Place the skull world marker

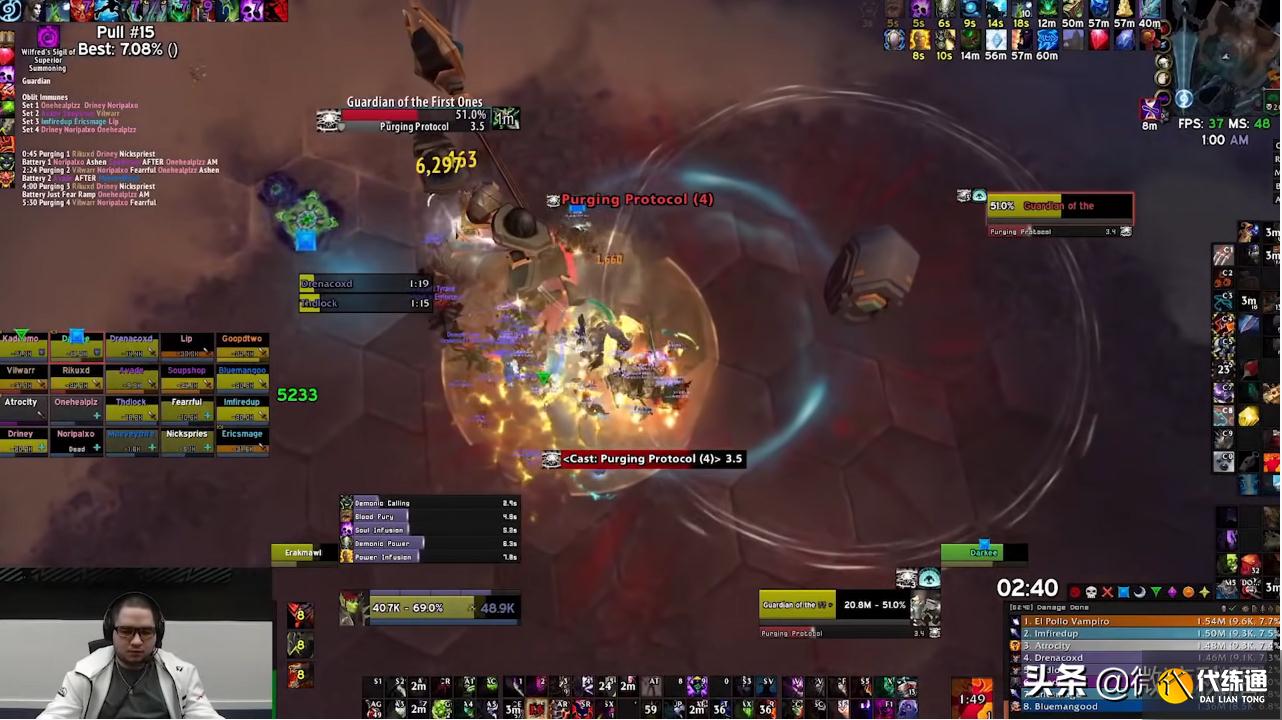point(1091,592)
